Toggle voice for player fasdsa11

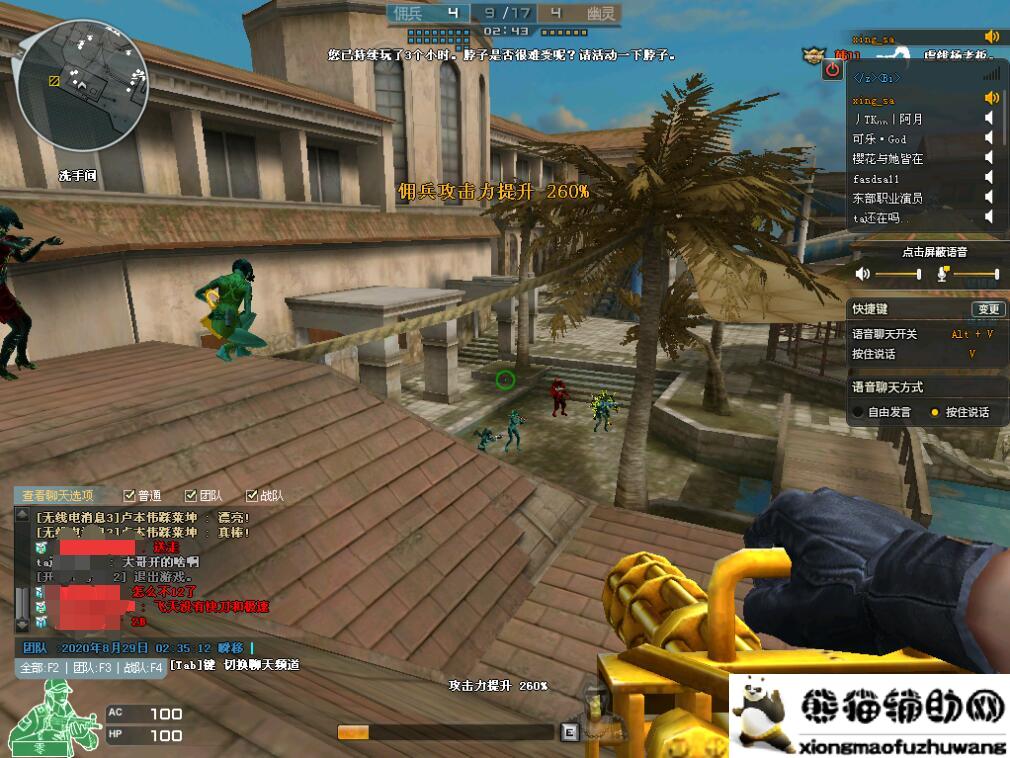tap(988, 178)
